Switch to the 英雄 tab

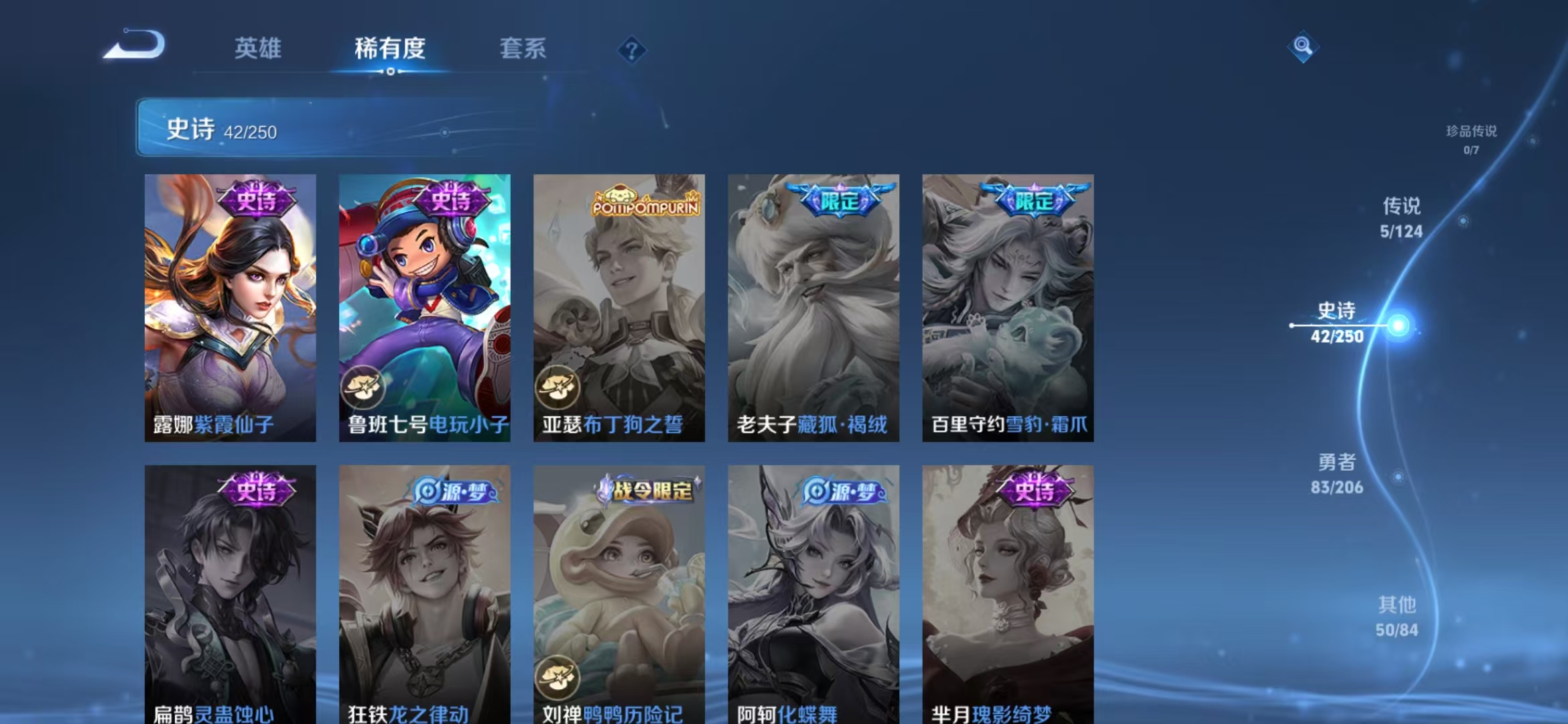(x=257, y=48)
